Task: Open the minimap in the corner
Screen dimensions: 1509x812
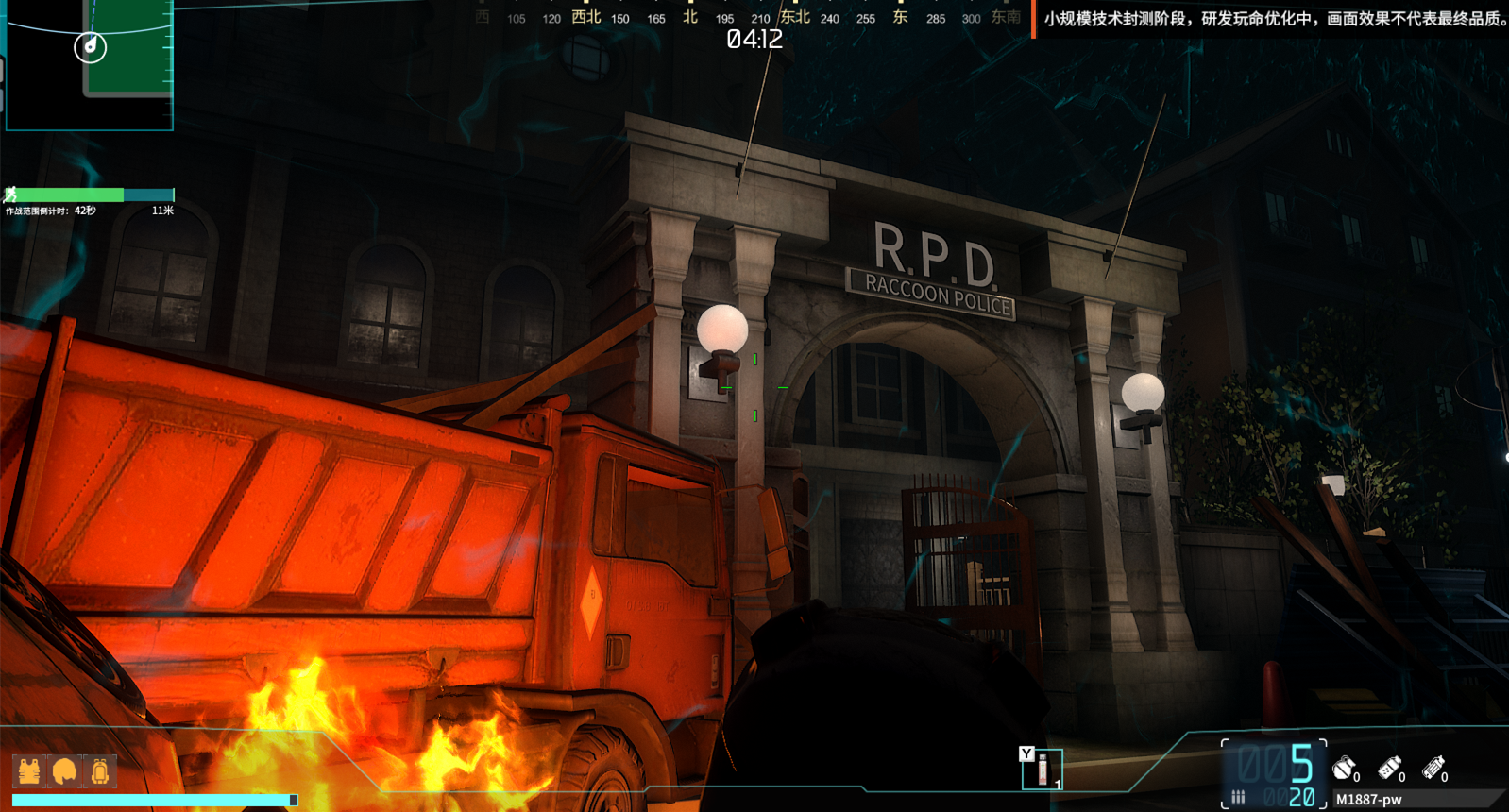Action: click(x=89, y=64)
